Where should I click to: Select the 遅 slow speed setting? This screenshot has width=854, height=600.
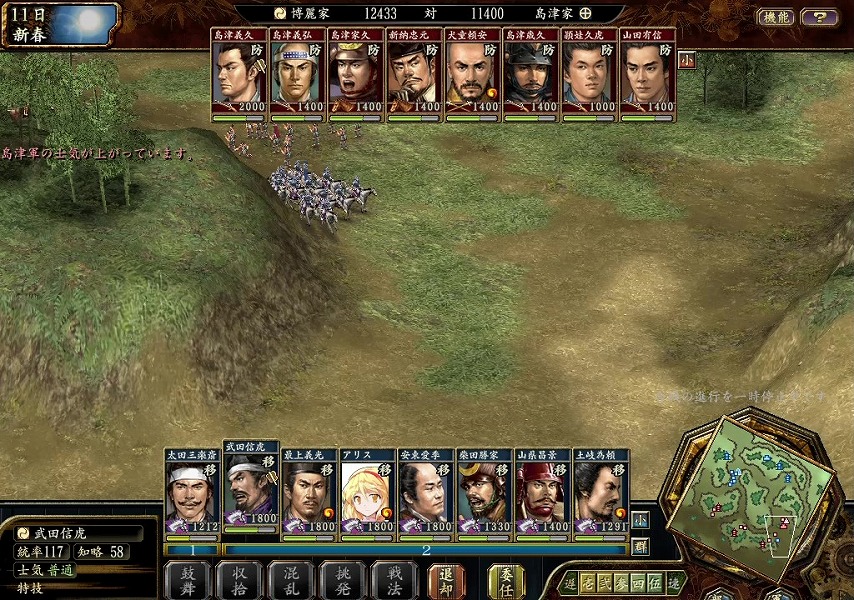pos(570,582)
